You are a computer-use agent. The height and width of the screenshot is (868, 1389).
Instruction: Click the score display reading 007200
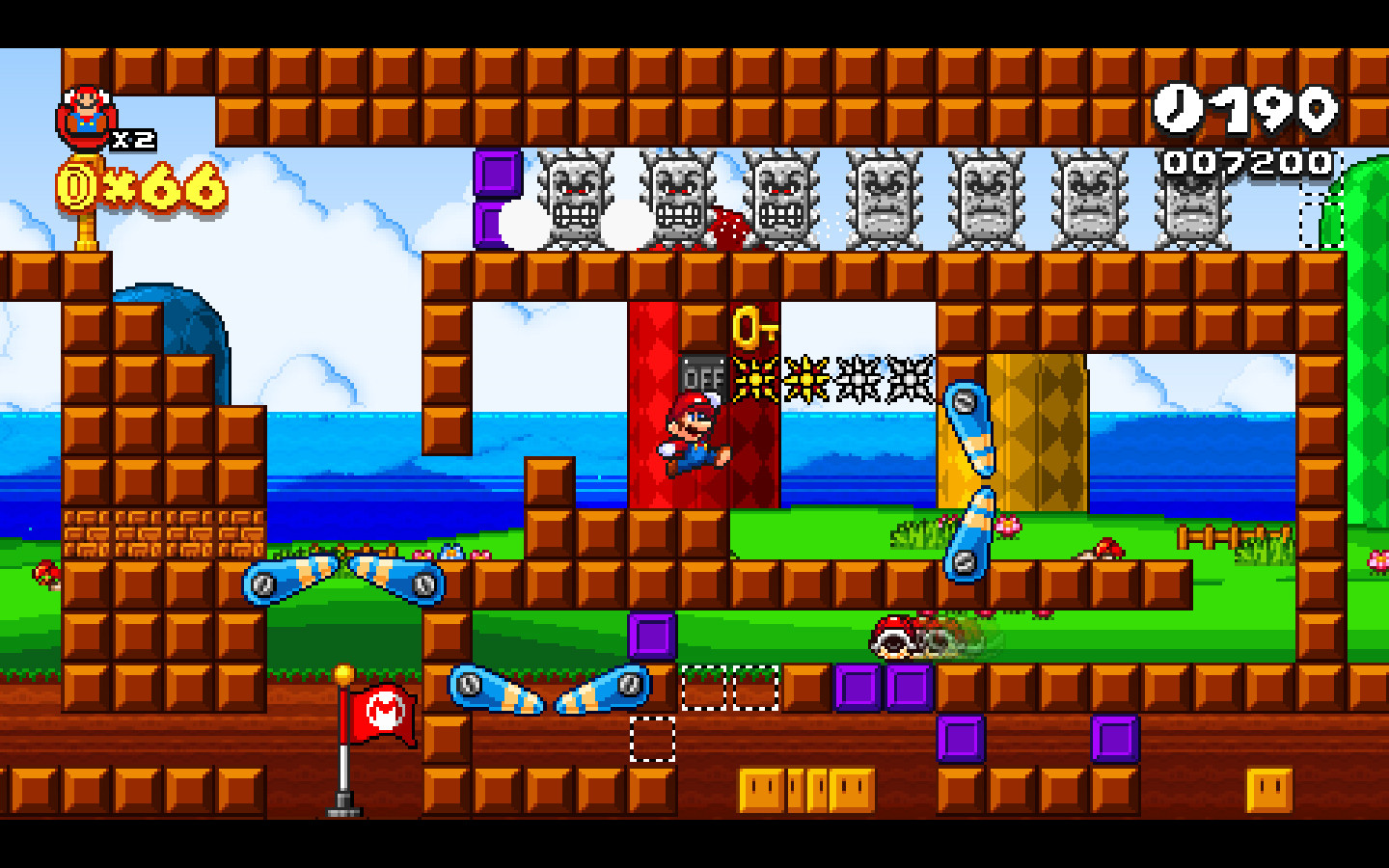(1244, 162)
